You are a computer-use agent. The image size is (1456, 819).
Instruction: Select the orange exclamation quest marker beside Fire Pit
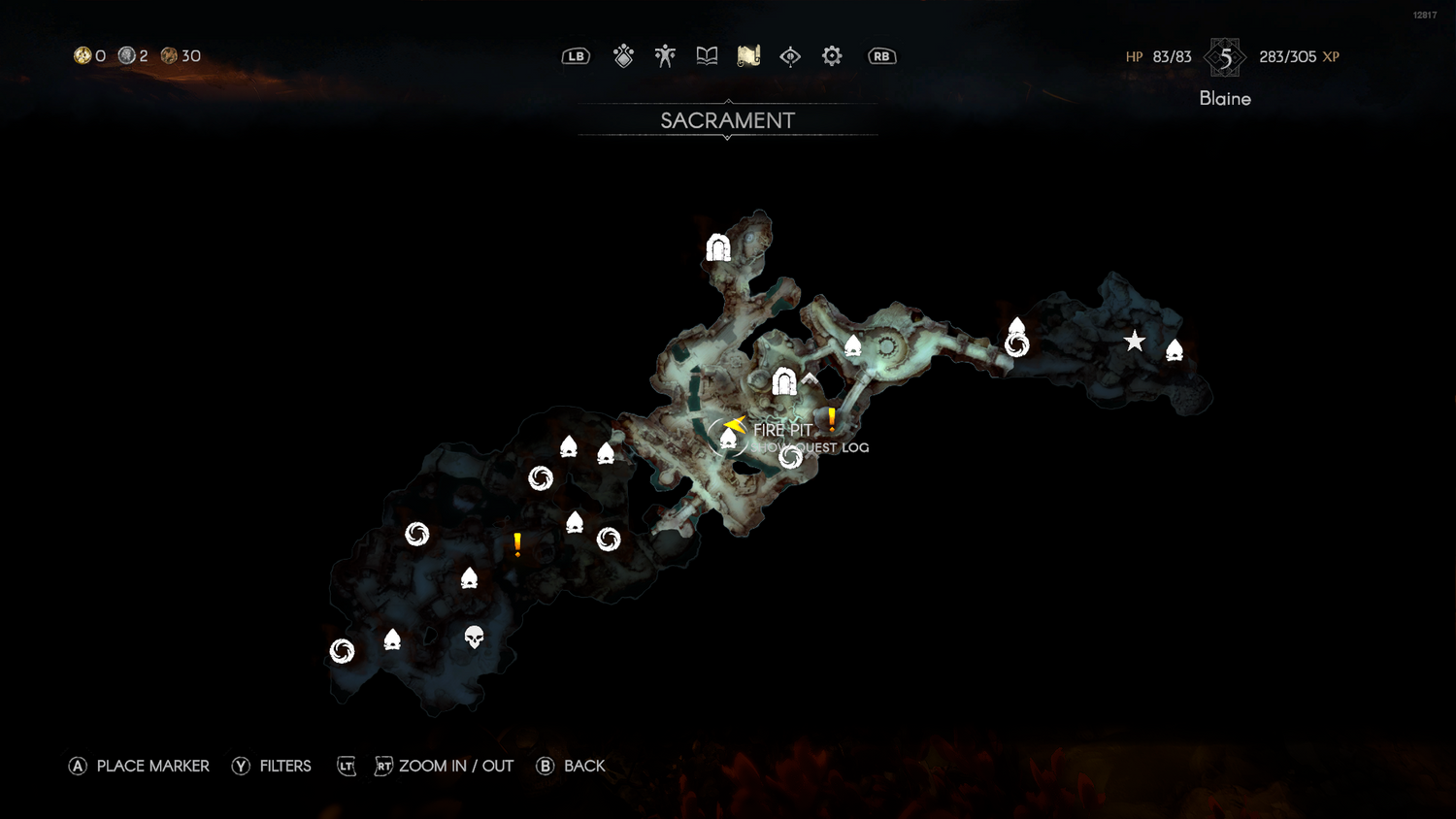(832, 420)
